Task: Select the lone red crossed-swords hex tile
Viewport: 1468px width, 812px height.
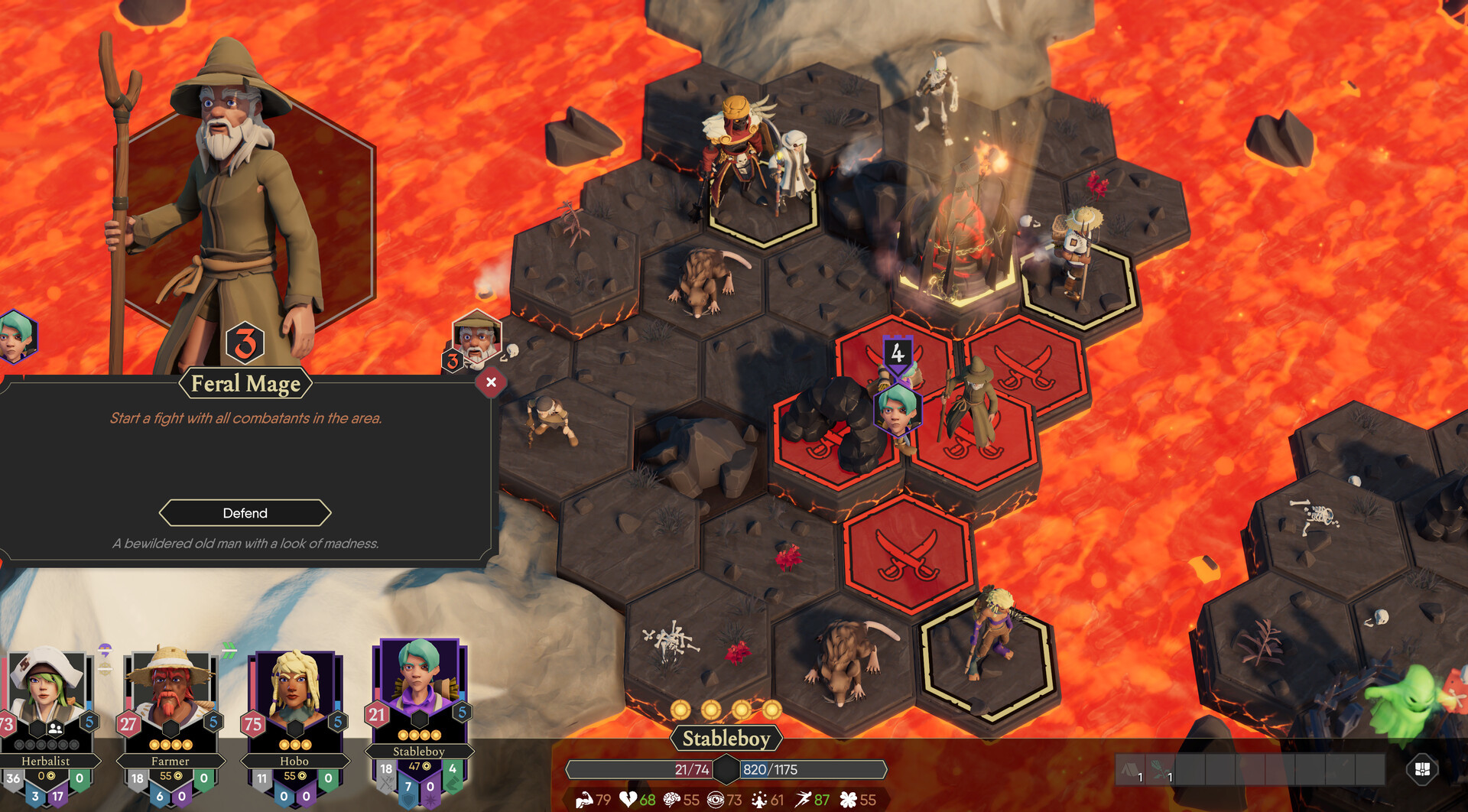Action: (x=908, y=553)
